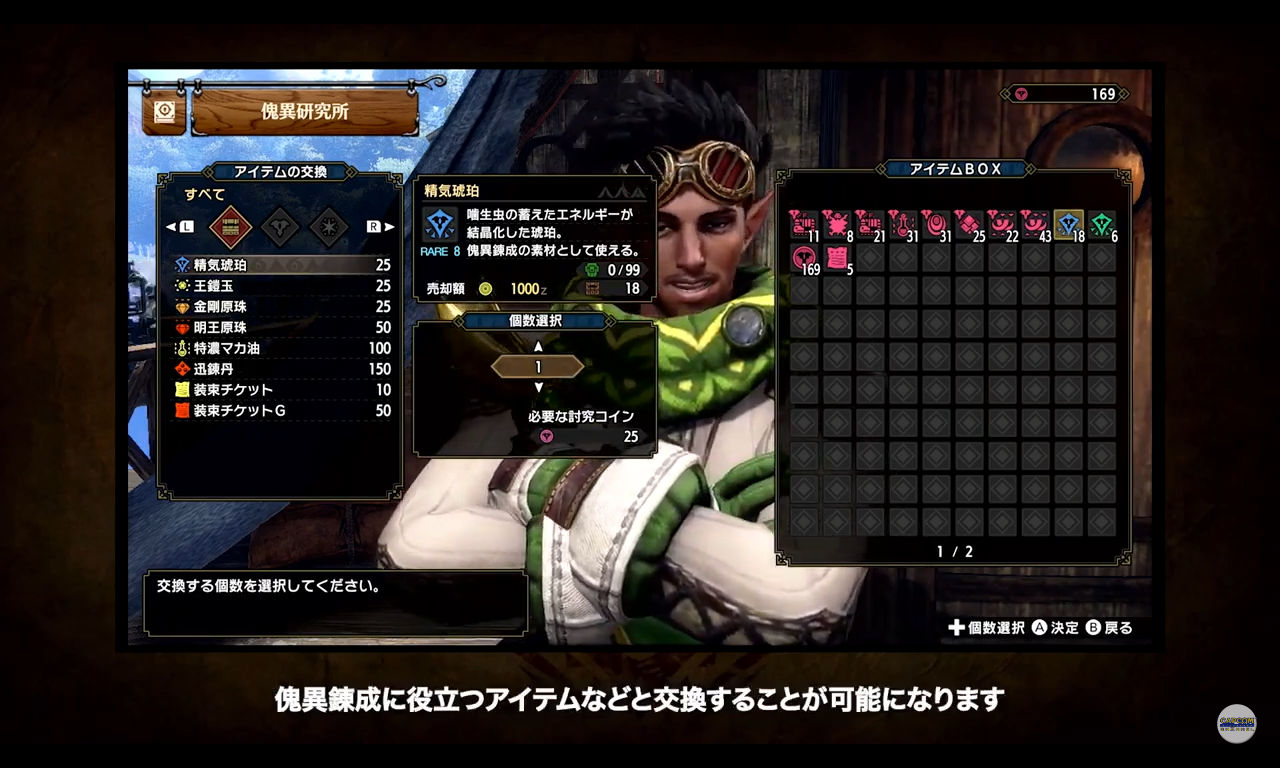1280x768 pixels.
Task: Choose 王鎧玉 from the exchange list
Action: click(280, 286)
